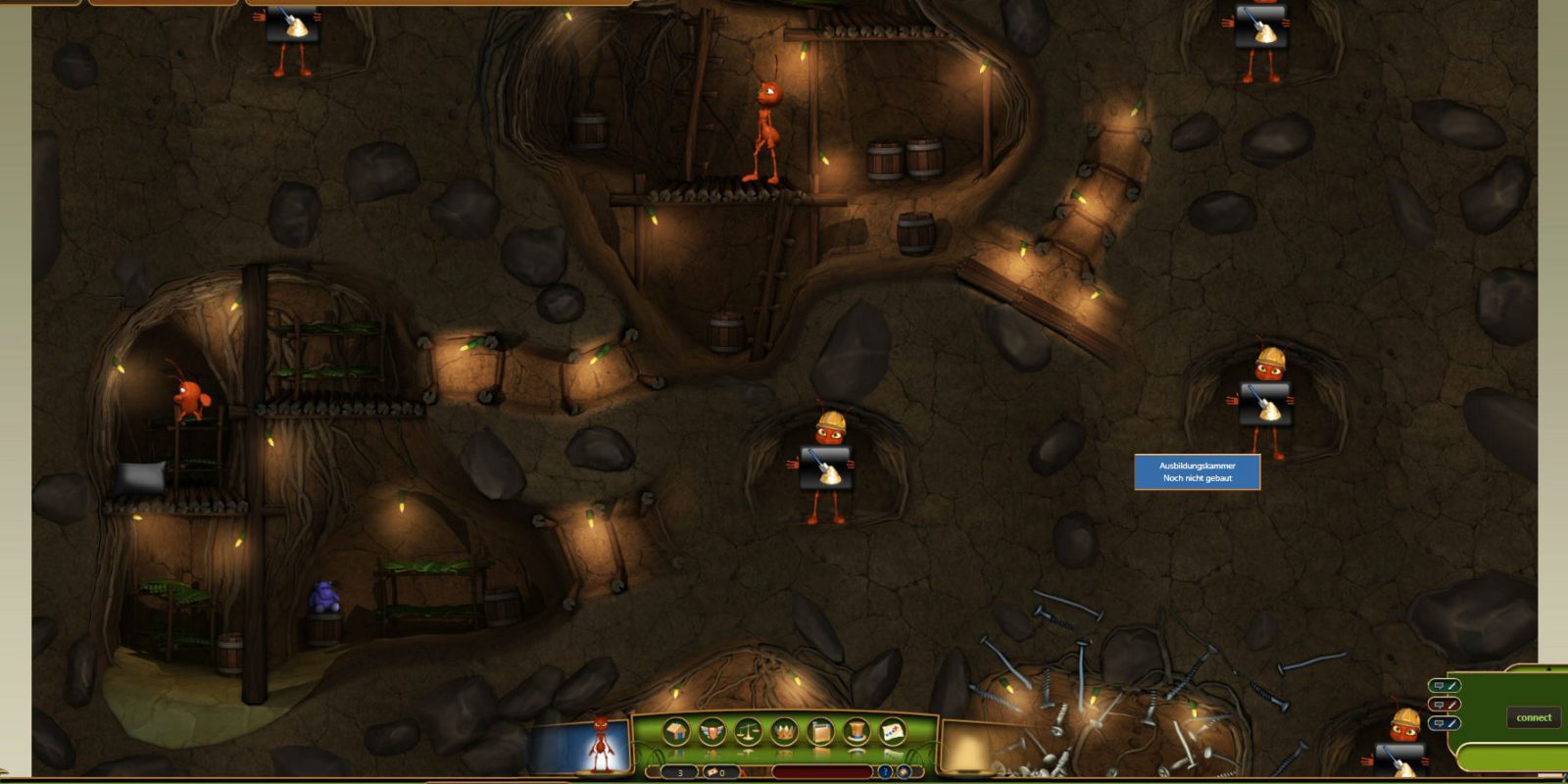Switch to the red chat channel tab

pyautogui.click(x=1445, y=705)
